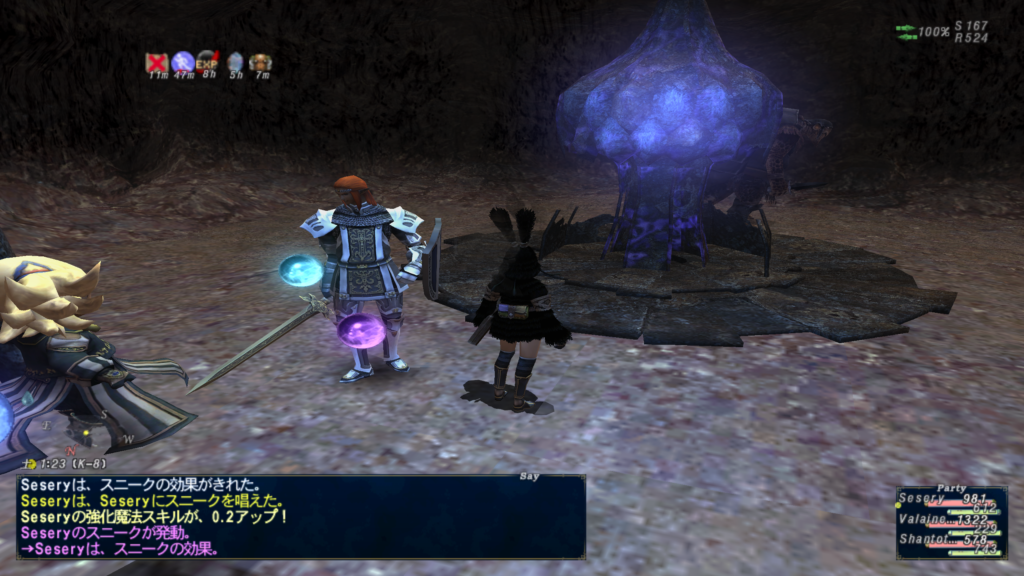Screen dimensions: 1024x576
Task: Select the brown mask buff icon showing 7m
Action: 260,63
